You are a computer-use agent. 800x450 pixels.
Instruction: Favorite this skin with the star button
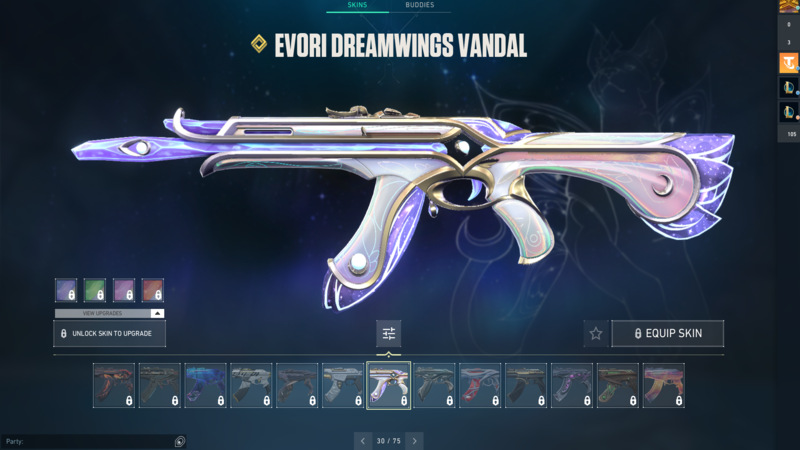[x=596, y=333]
